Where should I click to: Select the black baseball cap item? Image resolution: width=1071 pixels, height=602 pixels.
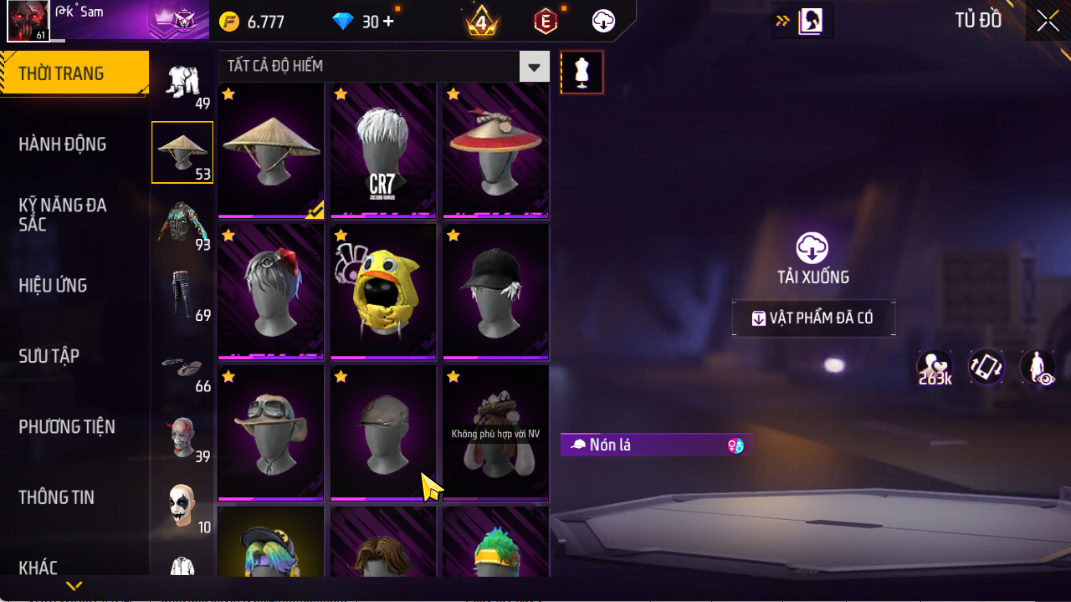(x=495, y=291)
